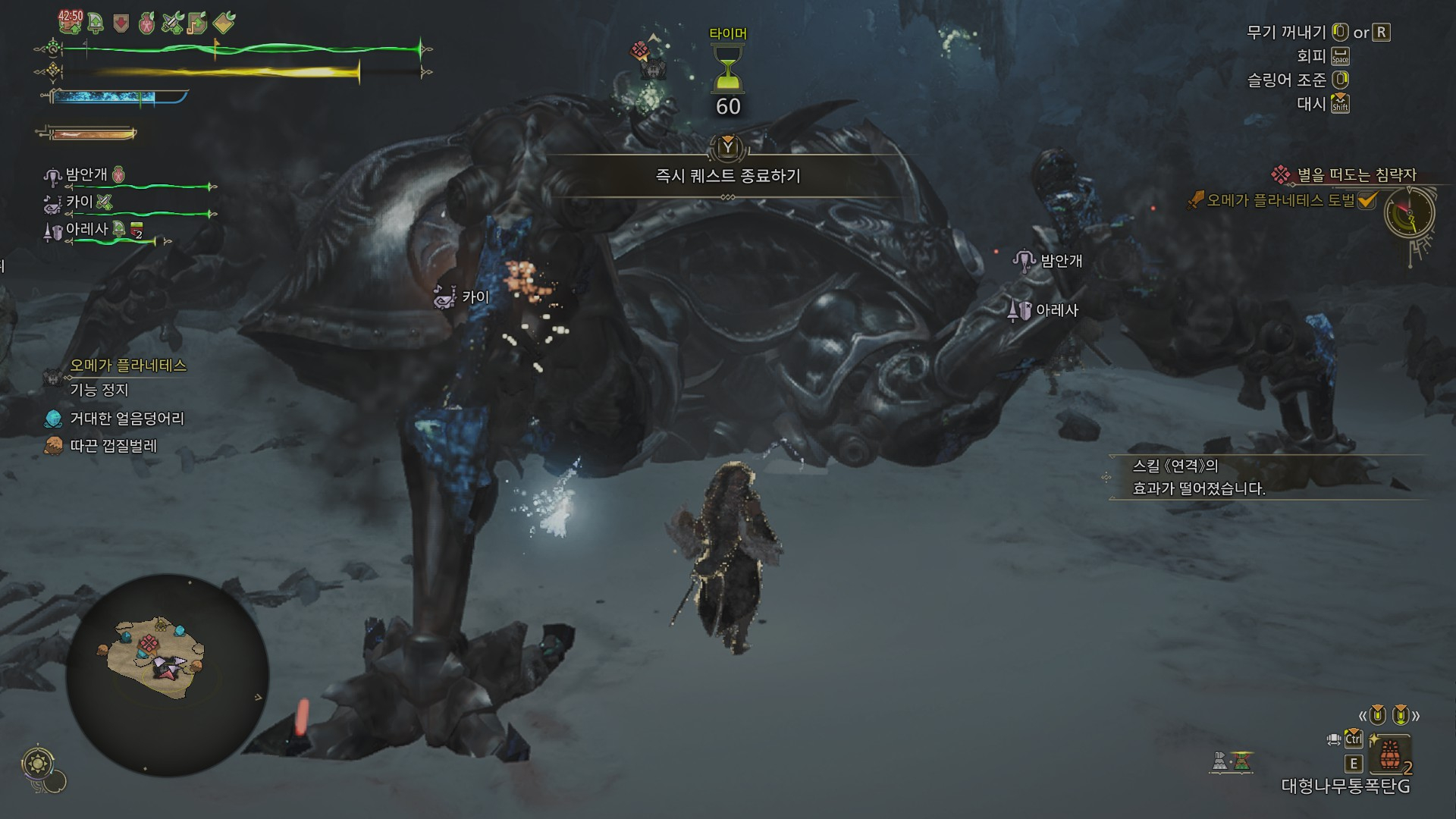Open the circular minimap

tap(167, 674)
